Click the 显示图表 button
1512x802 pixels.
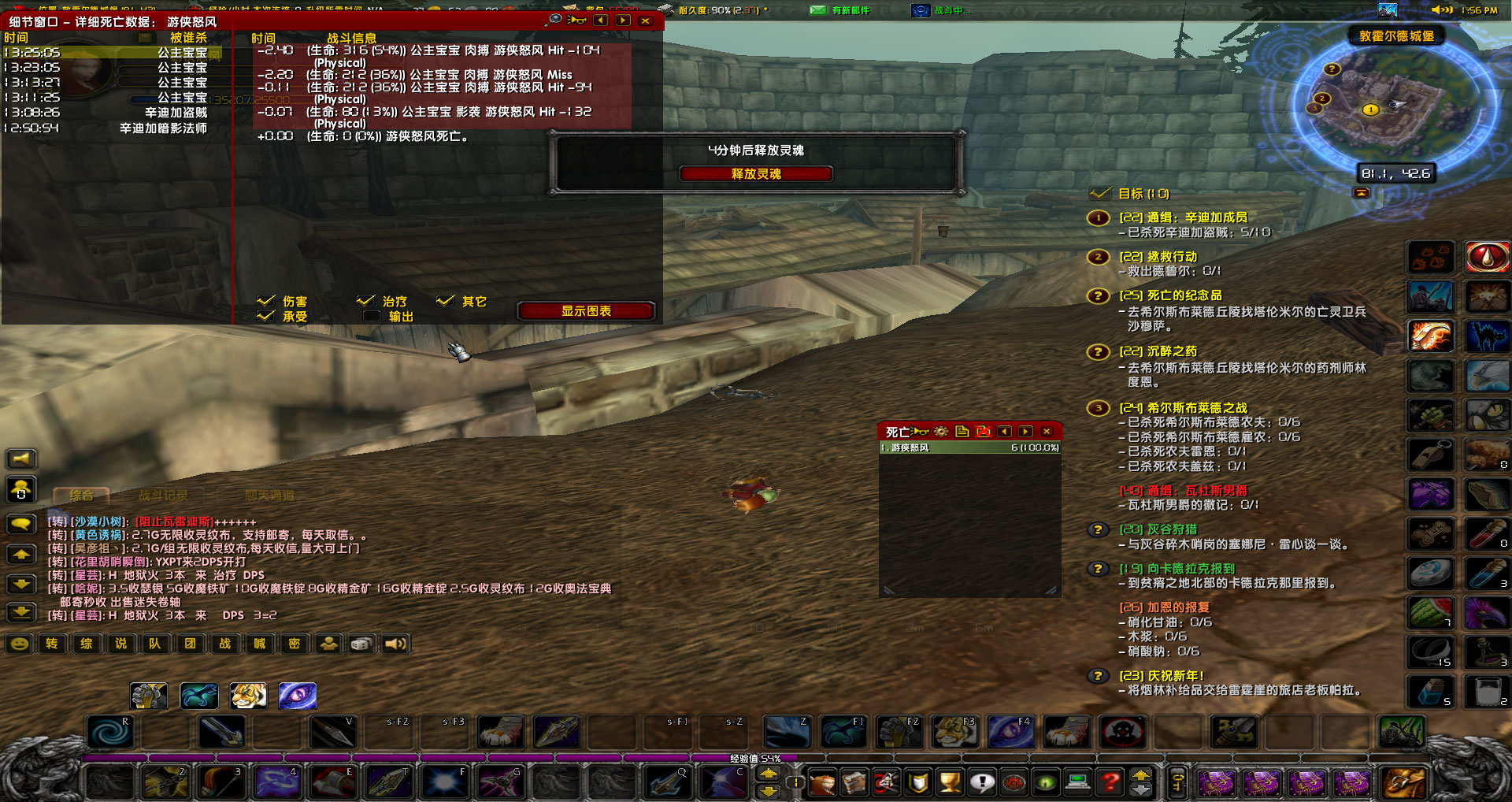tap(585, 310)
